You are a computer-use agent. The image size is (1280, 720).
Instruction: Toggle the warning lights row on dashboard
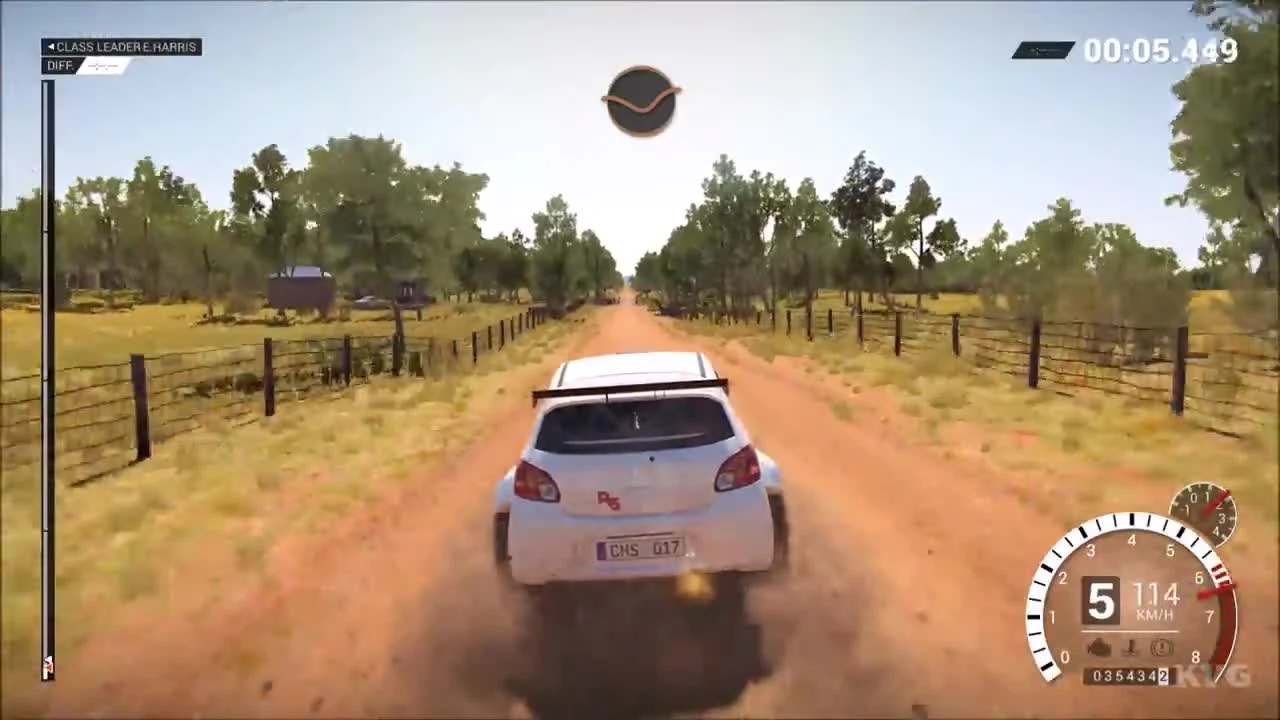[1128, 648]
